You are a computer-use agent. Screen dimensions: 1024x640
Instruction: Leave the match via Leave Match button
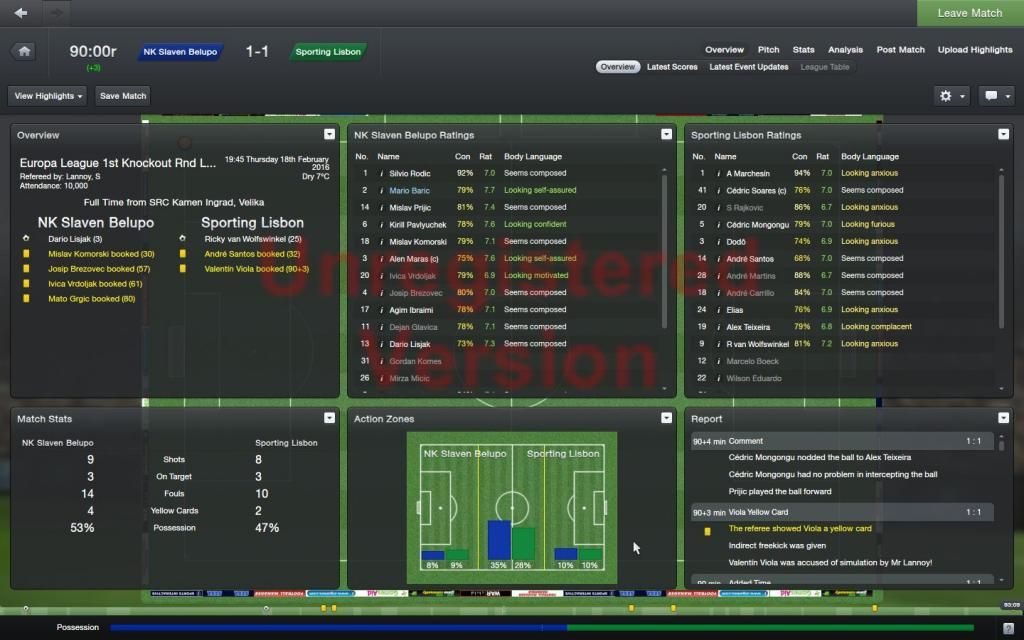tap(969, 13)
